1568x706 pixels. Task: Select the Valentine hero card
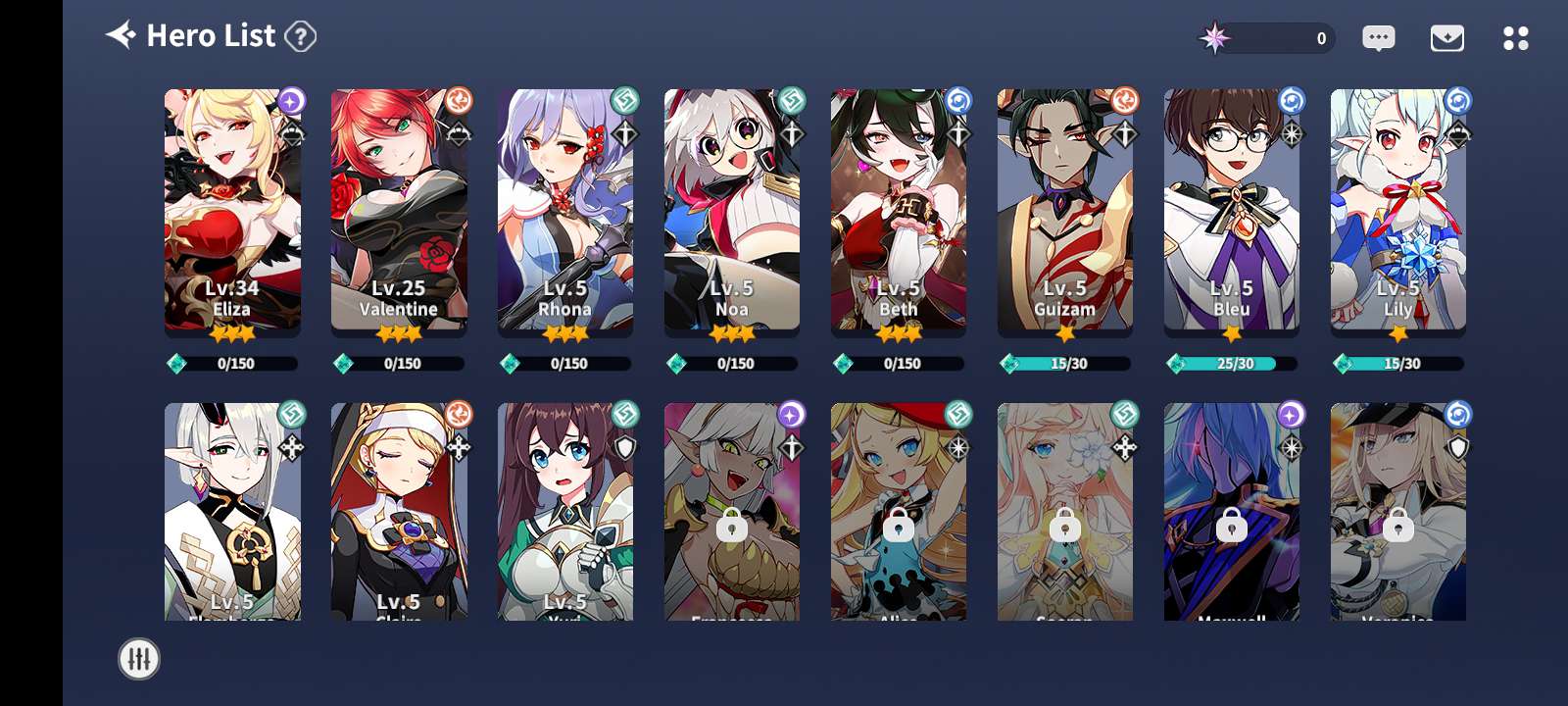pyautogui.click(x=399, y=211)
